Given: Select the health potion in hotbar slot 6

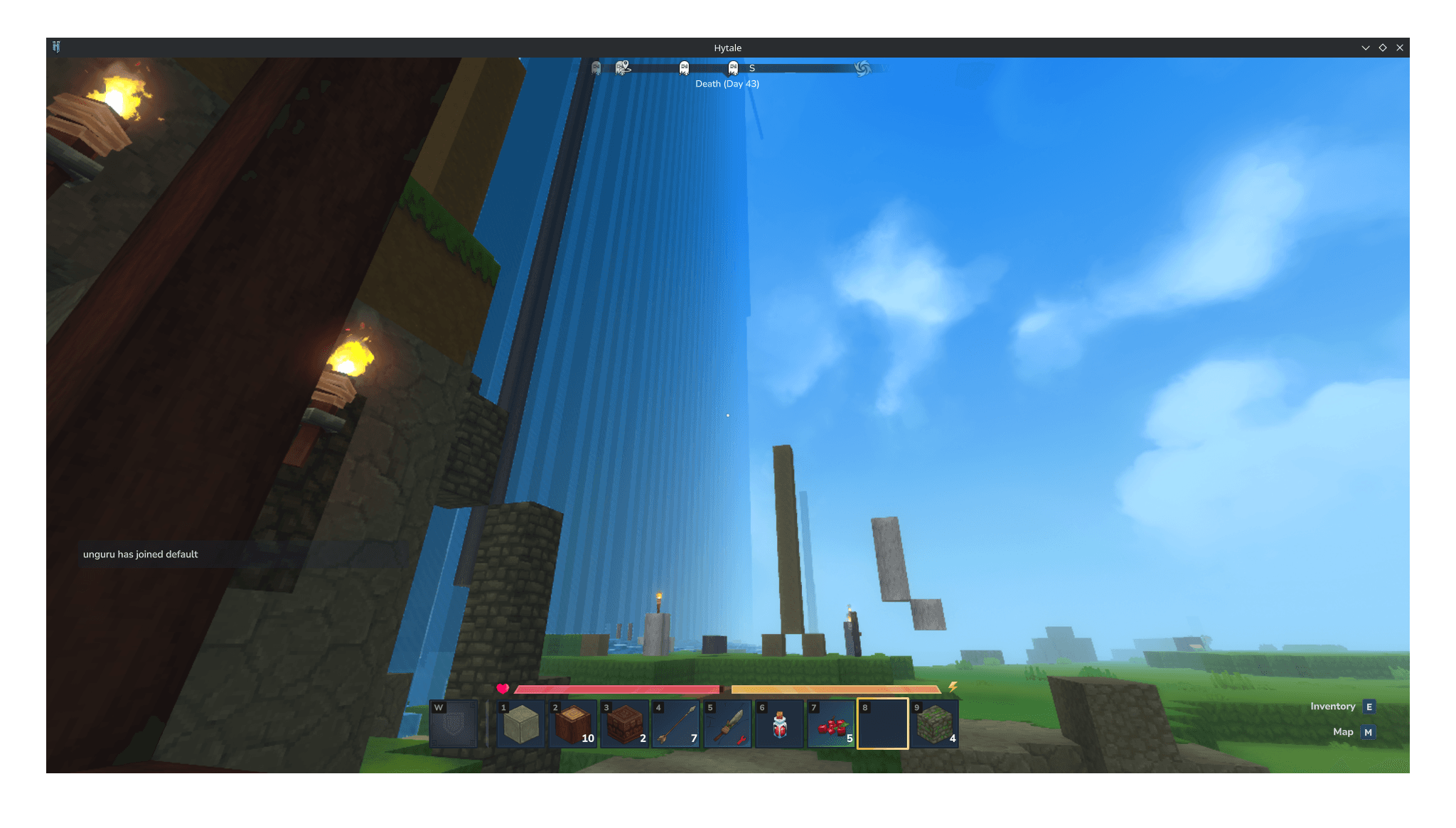Looking at the screenshot, I should coord(779,724).
